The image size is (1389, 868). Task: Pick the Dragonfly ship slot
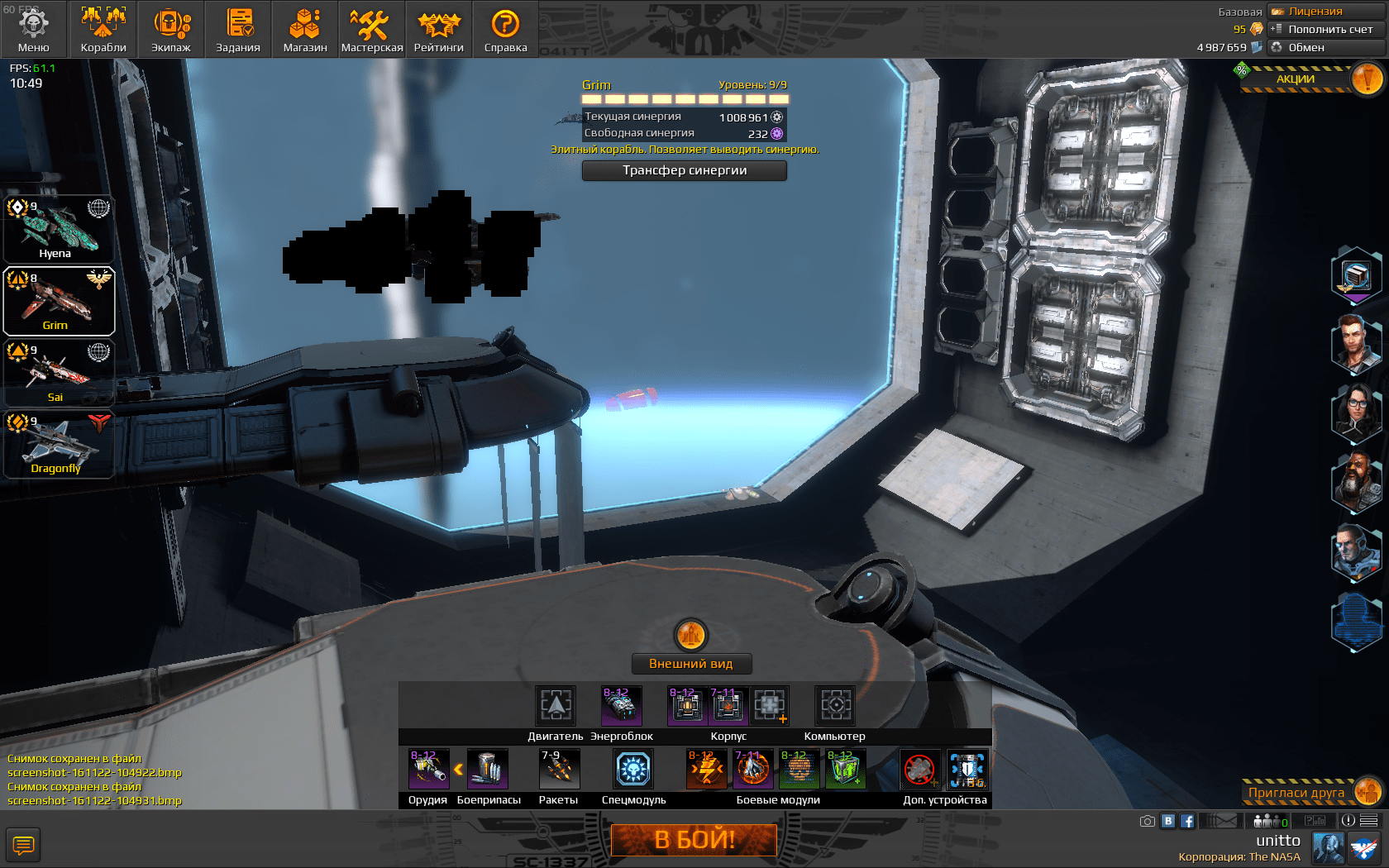(x=58, y=445)
